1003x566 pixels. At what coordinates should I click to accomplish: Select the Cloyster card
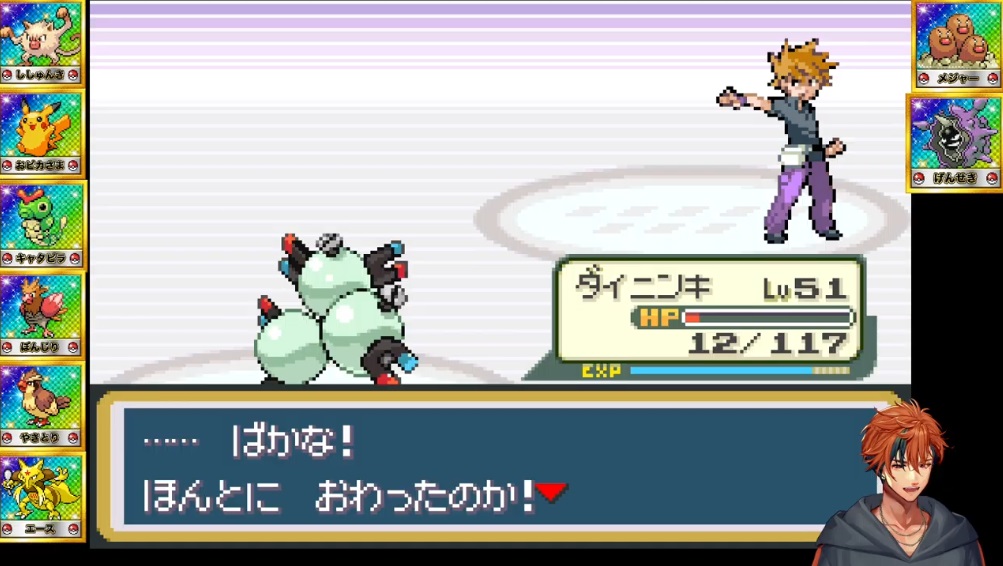[954, 141]
